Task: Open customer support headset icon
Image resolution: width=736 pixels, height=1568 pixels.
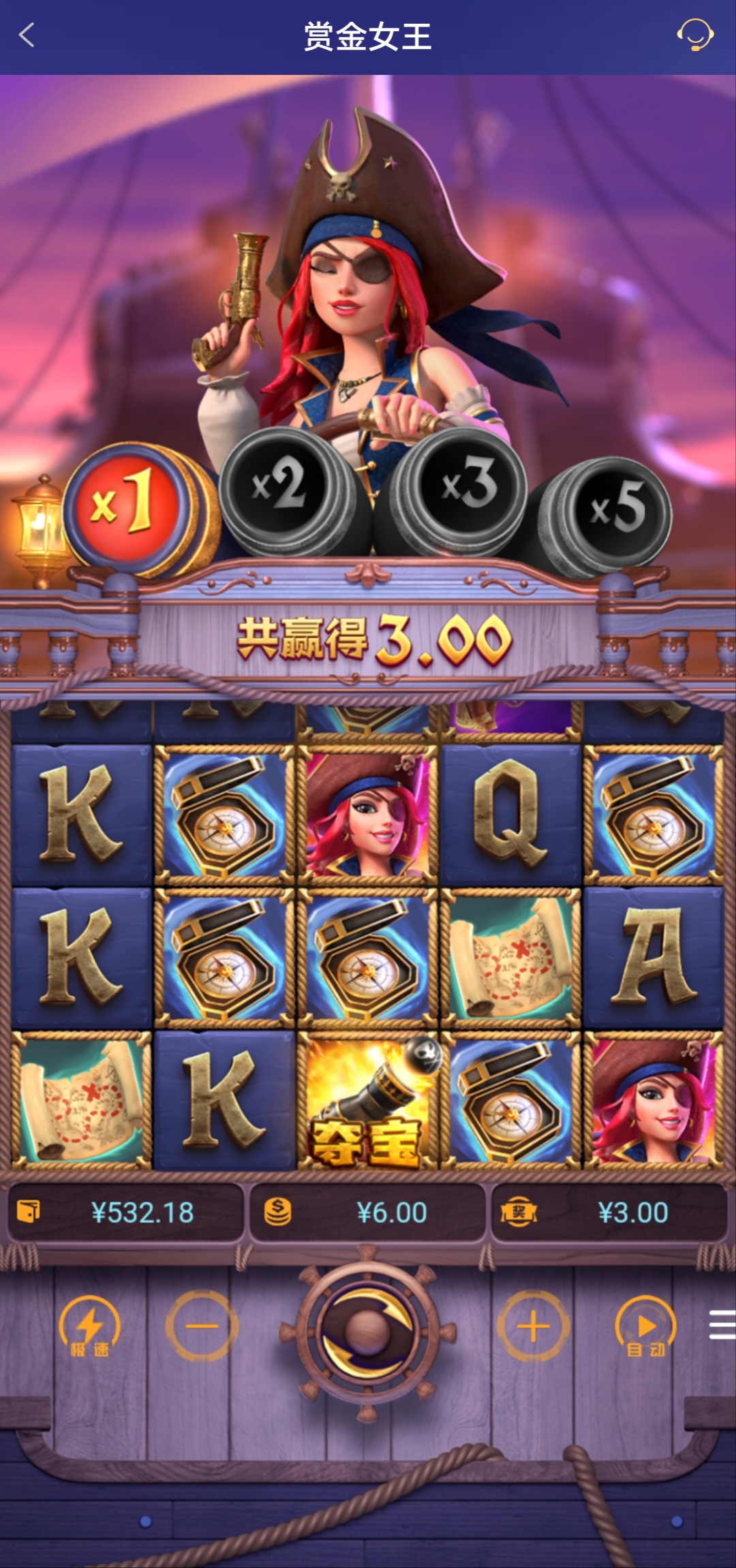Action: click(x=694, y=35)
